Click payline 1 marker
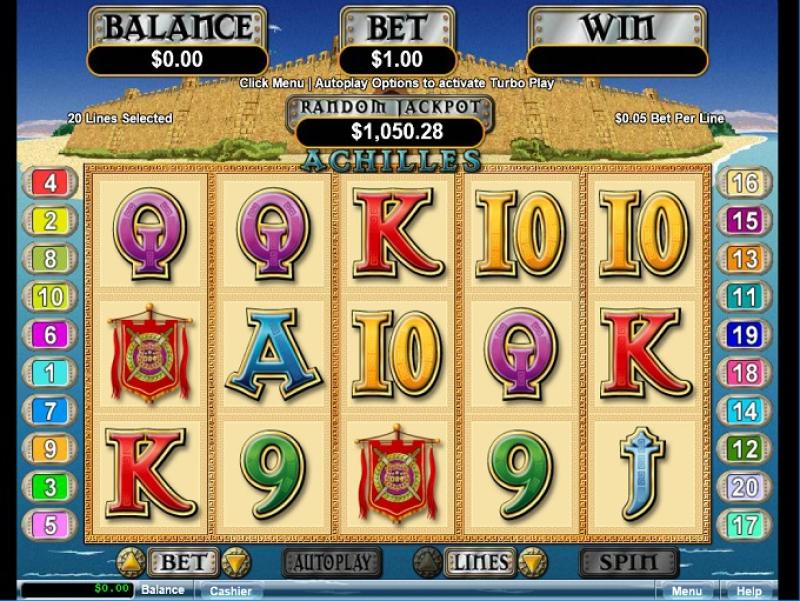The image size is (800, 601). (49, 373)
